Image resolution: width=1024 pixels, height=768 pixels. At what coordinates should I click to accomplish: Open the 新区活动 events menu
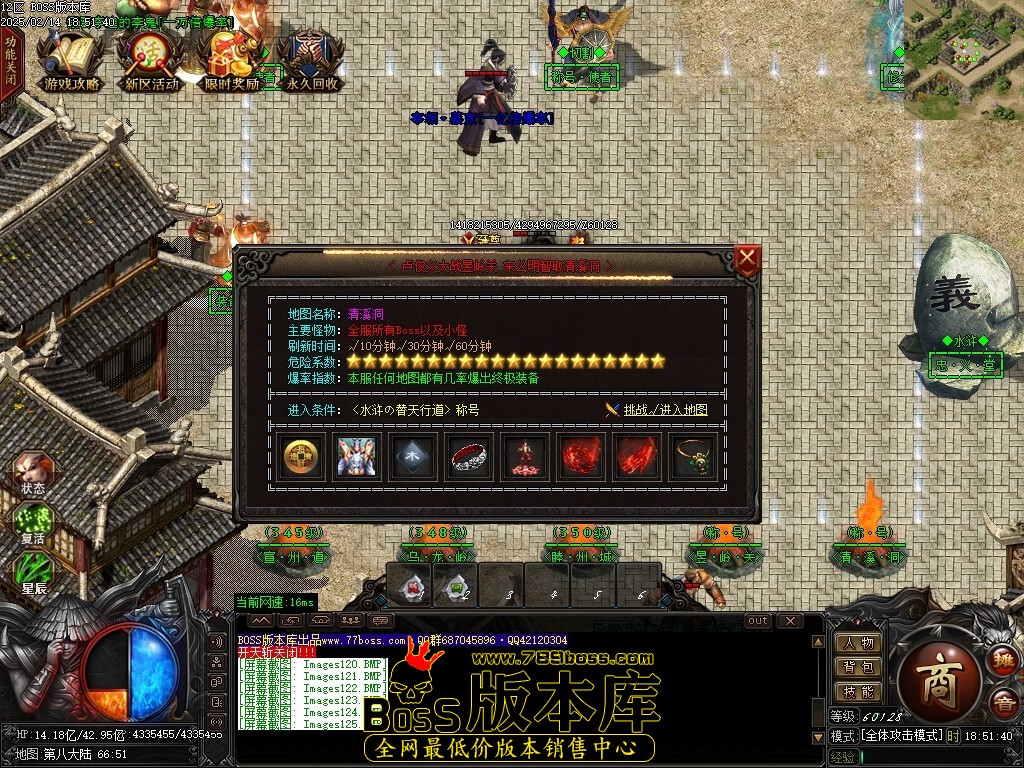tap(151, 62)
